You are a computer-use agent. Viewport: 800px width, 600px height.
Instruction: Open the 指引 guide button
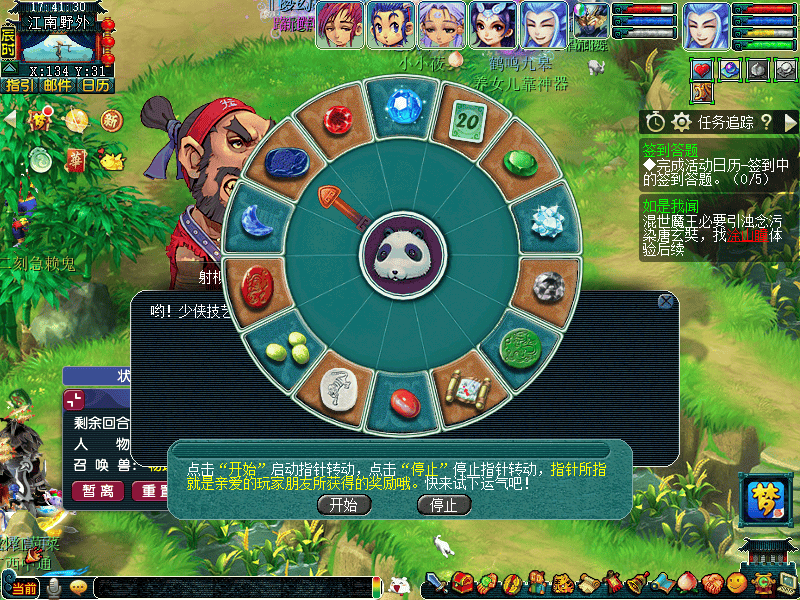[x=19, y=85]
